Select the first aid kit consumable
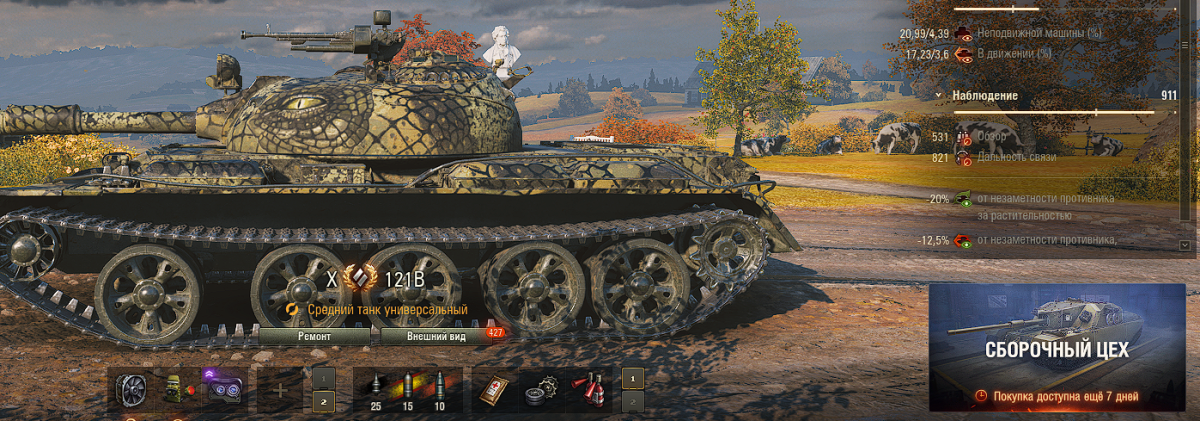The width and height of the screenshot is (1200, 421). coord(494,389)
